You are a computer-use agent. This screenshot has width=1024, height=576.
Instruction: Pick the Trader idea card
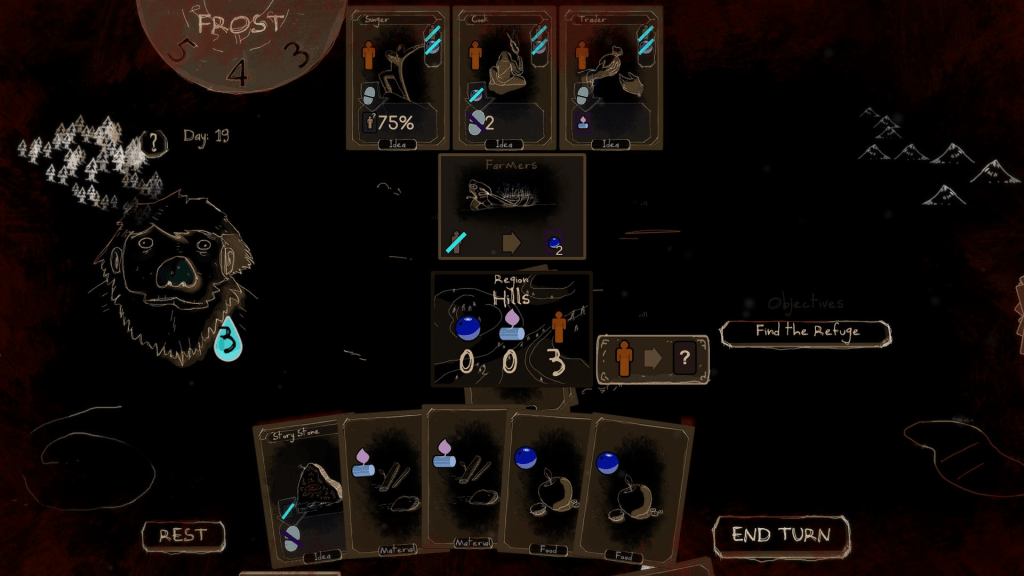(x=610, y=78)
